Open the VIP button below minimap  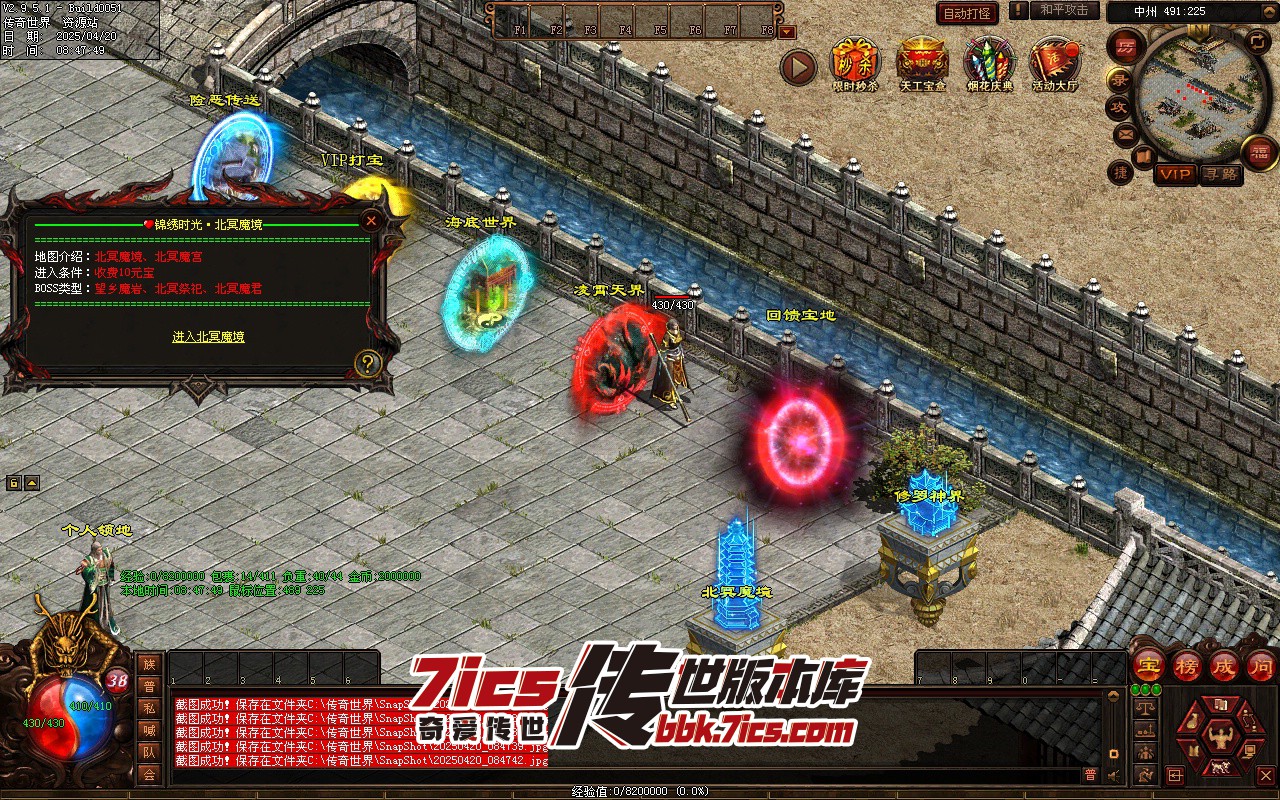1176,175
